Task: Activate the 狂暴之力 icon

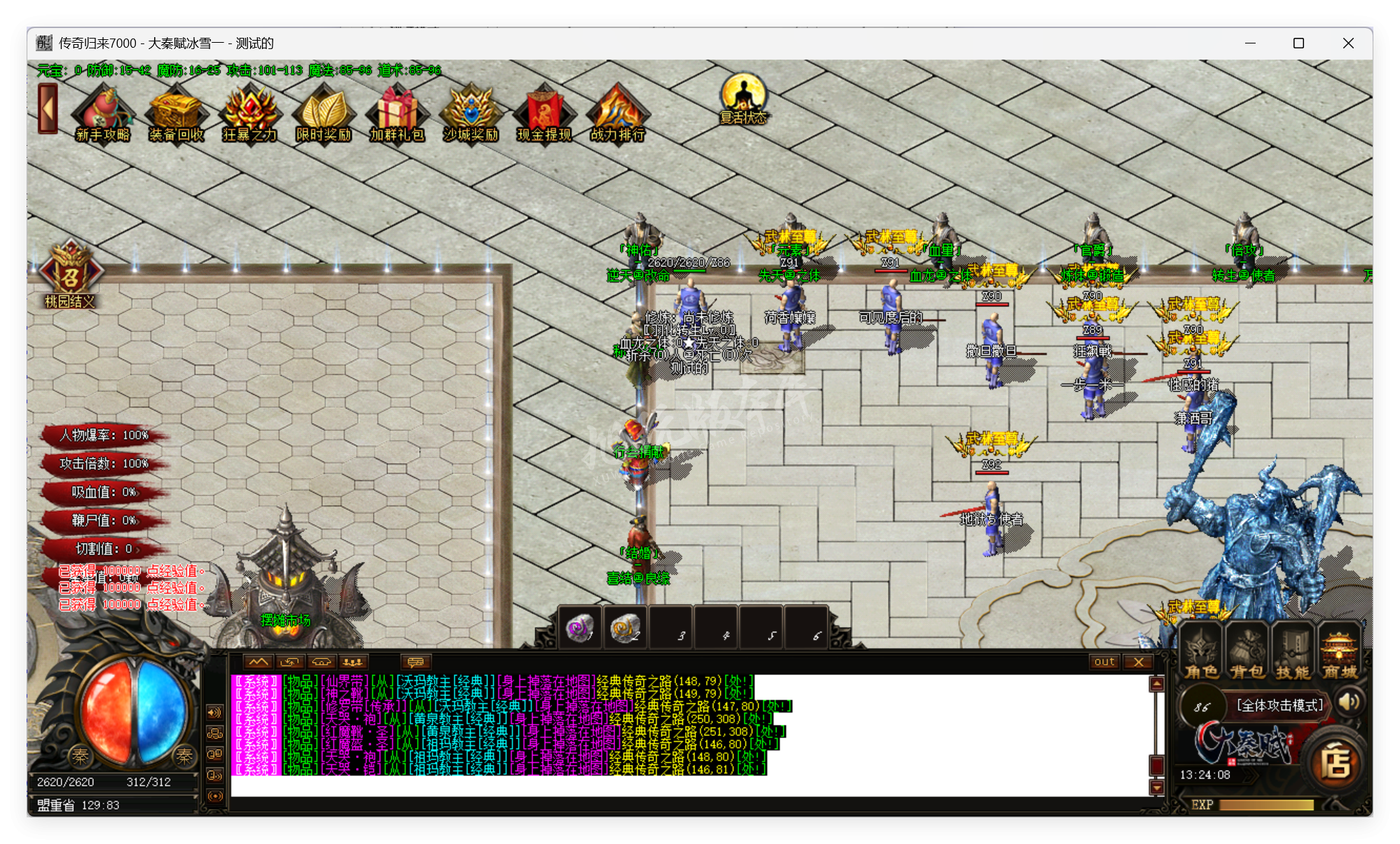Action: pyautogui.click(x=249, y=113)
